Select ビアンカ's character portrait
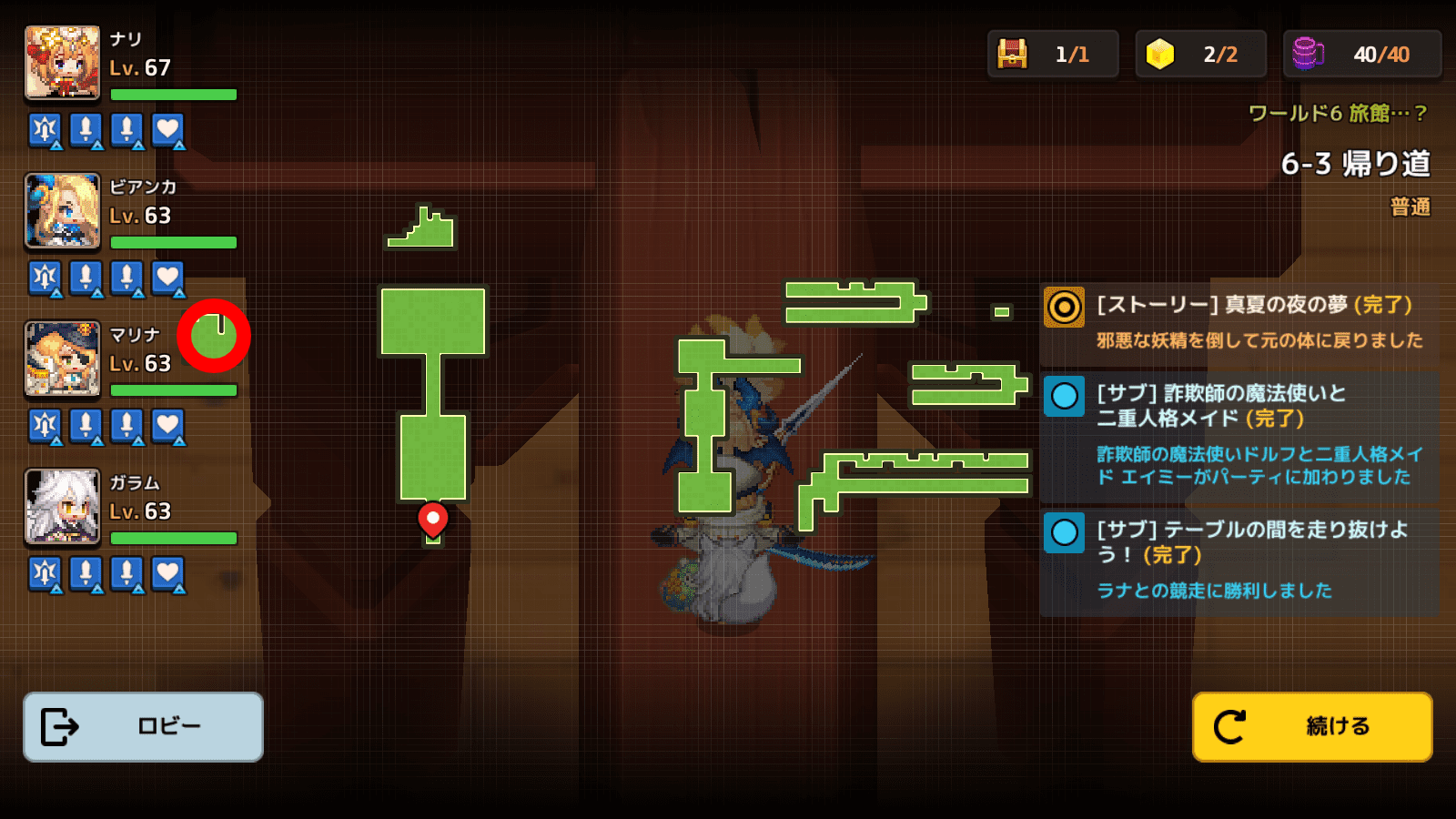1456x819 pixels. point(62,211)
